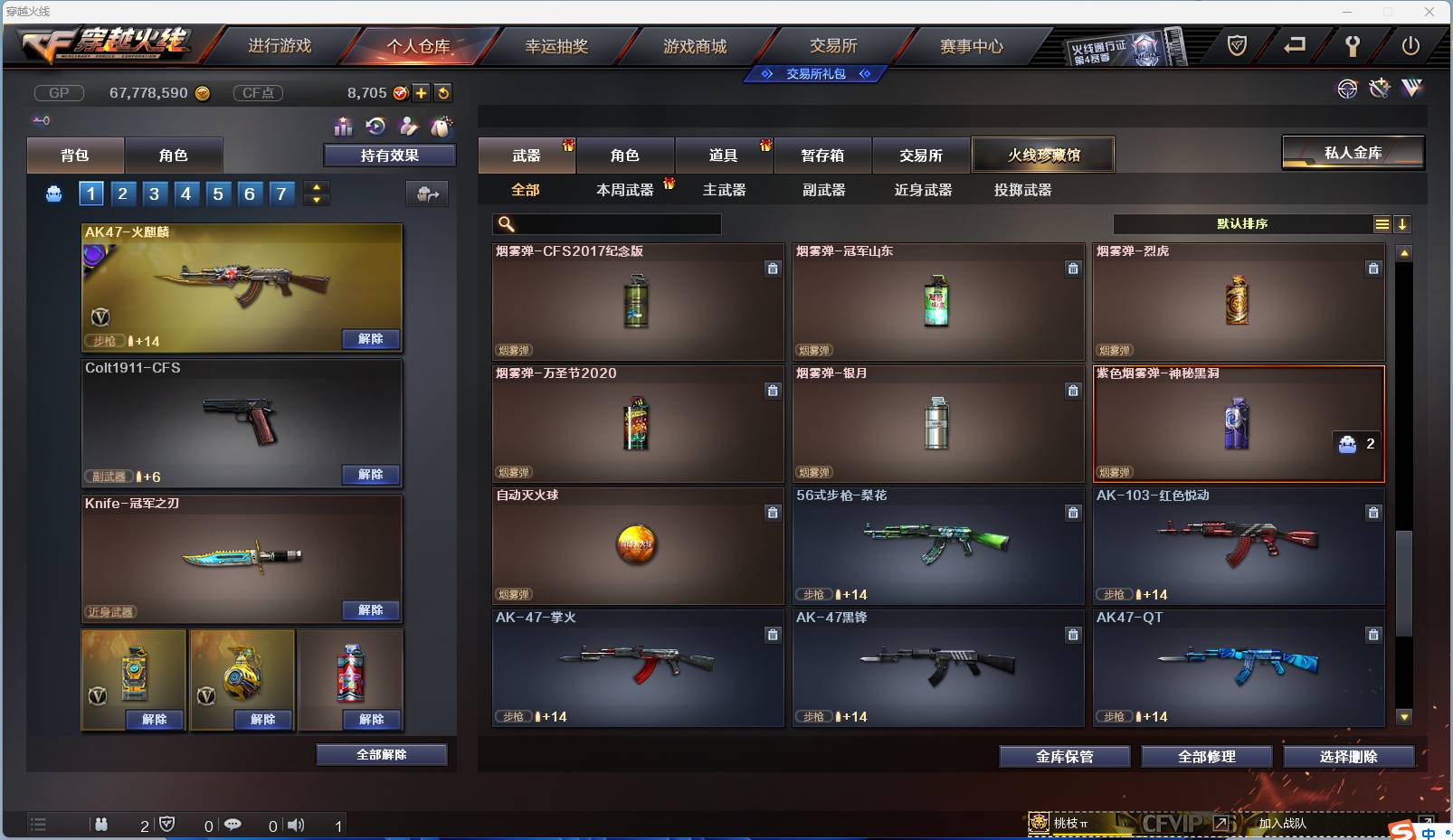Select the V-badge icon at top right
1453x840 pixels.
coord(1412,89)
